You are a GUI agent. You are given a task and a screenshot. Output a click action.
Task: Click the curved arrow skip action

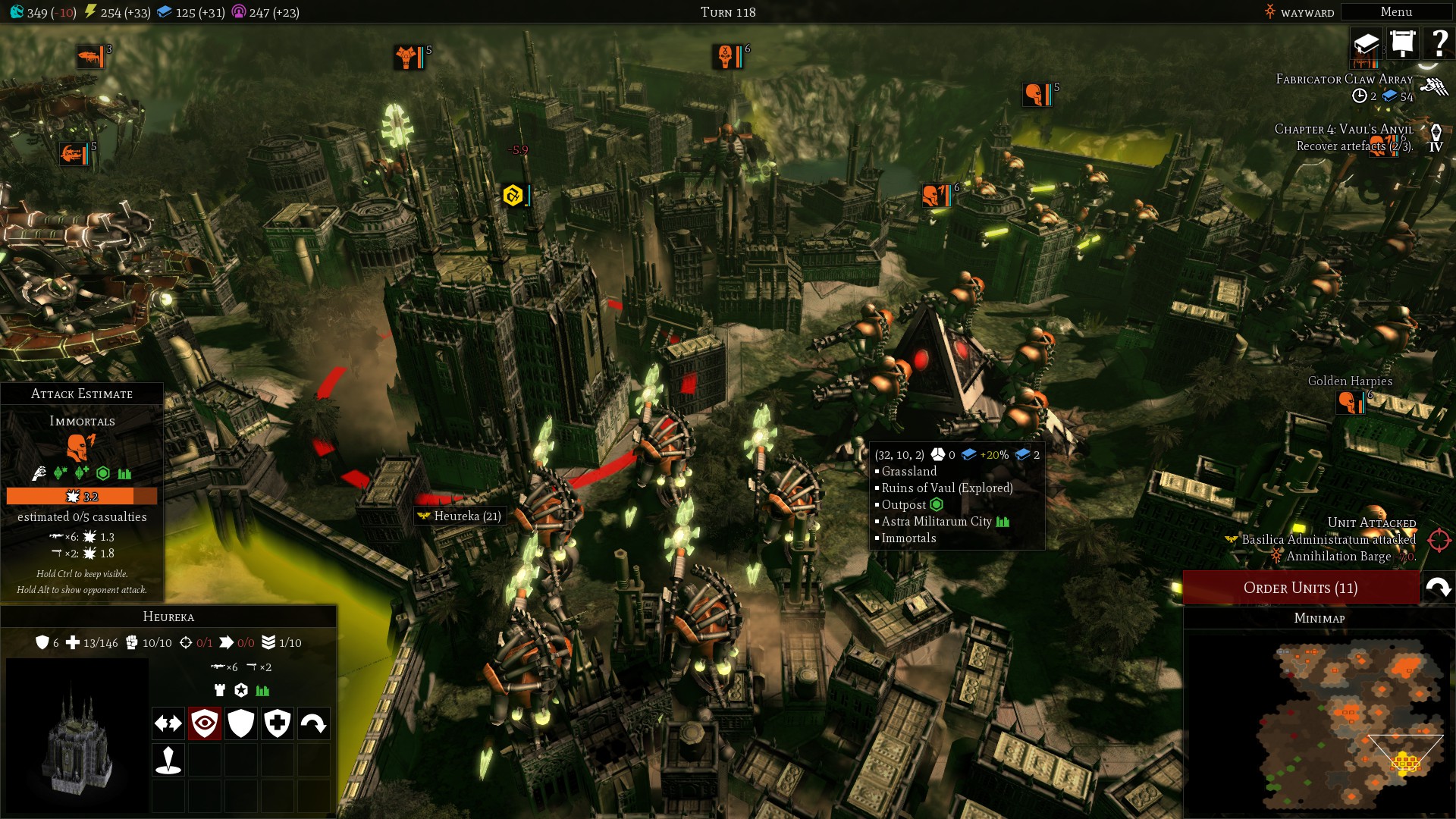tap(314, 723)
